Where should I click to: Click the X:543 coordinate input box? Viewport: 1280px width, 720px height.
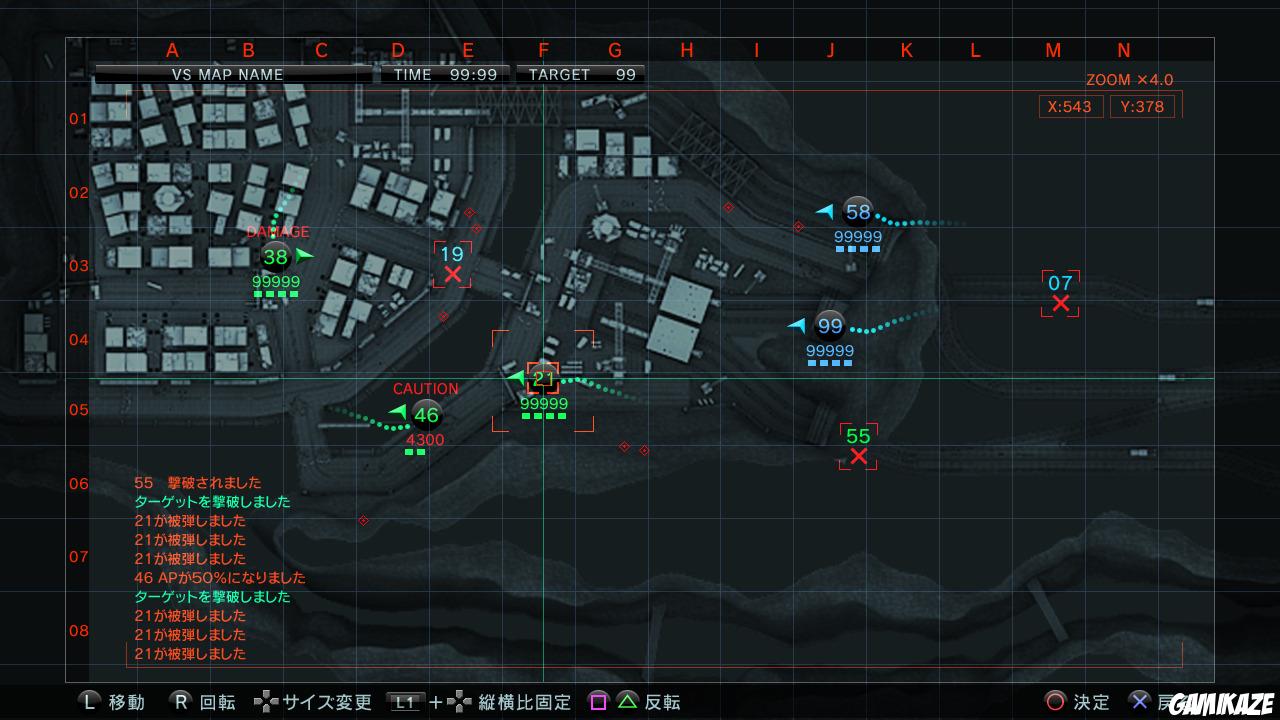[1070, 107]
